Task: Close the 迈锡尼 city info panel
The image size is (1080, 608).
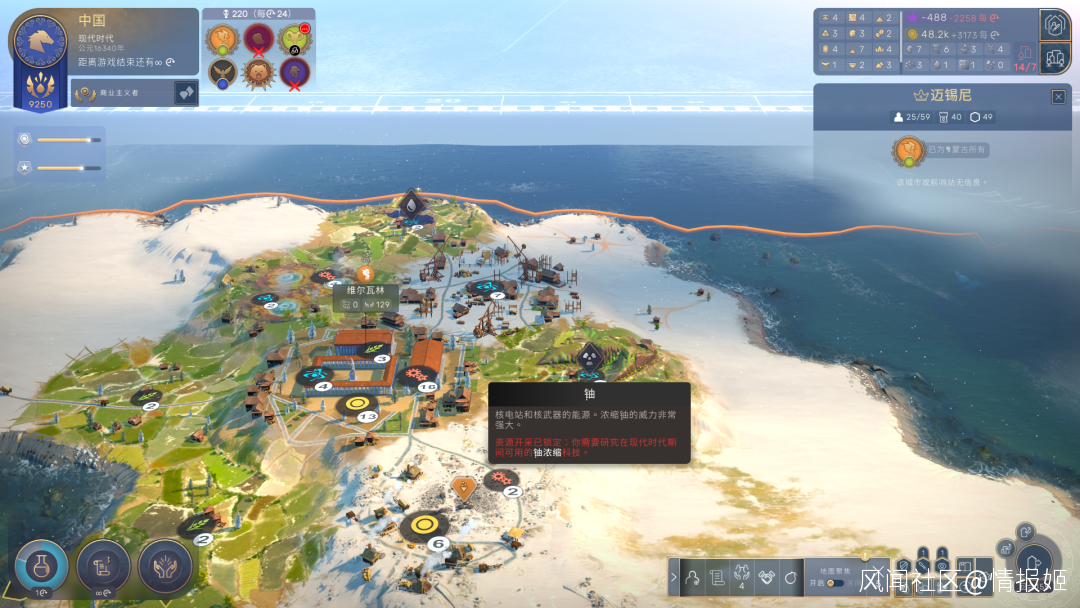Action: pos(1058,97)
